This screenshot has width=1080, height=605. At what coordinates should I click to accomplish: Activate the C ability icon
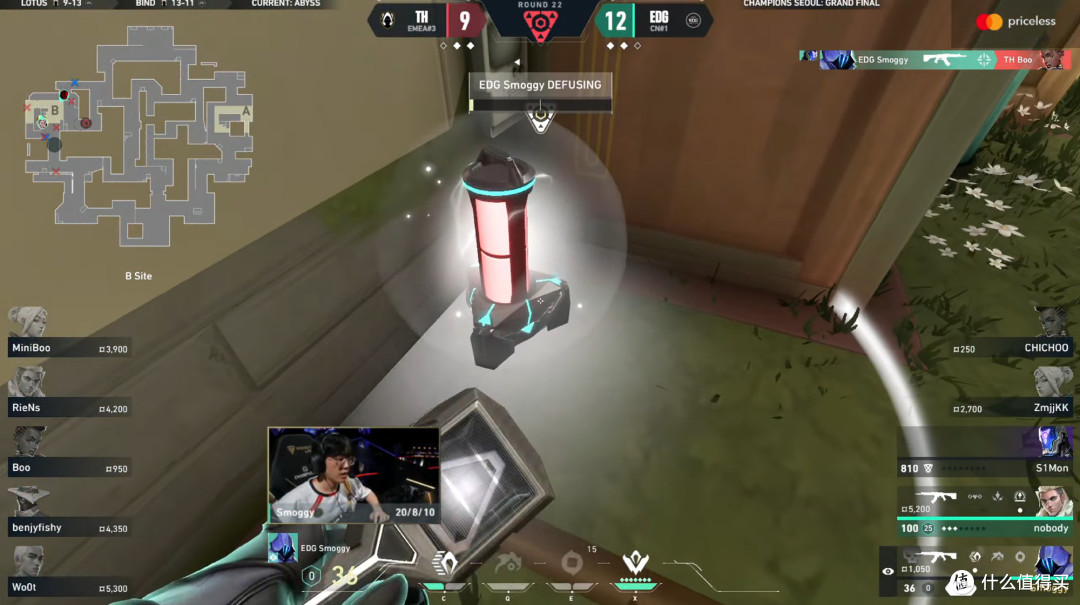[x=443, y=563]
